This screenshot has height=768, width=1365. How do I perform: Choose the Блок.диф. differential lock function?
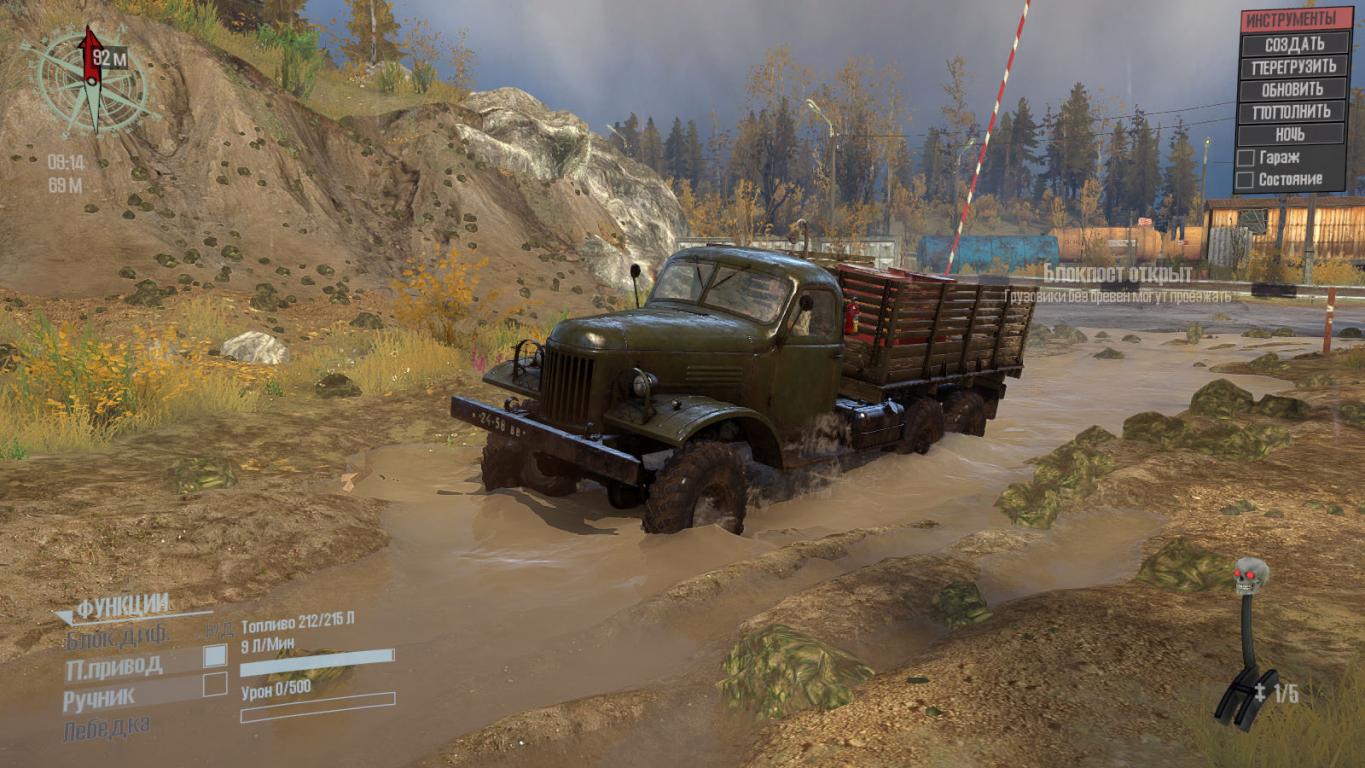118,635
